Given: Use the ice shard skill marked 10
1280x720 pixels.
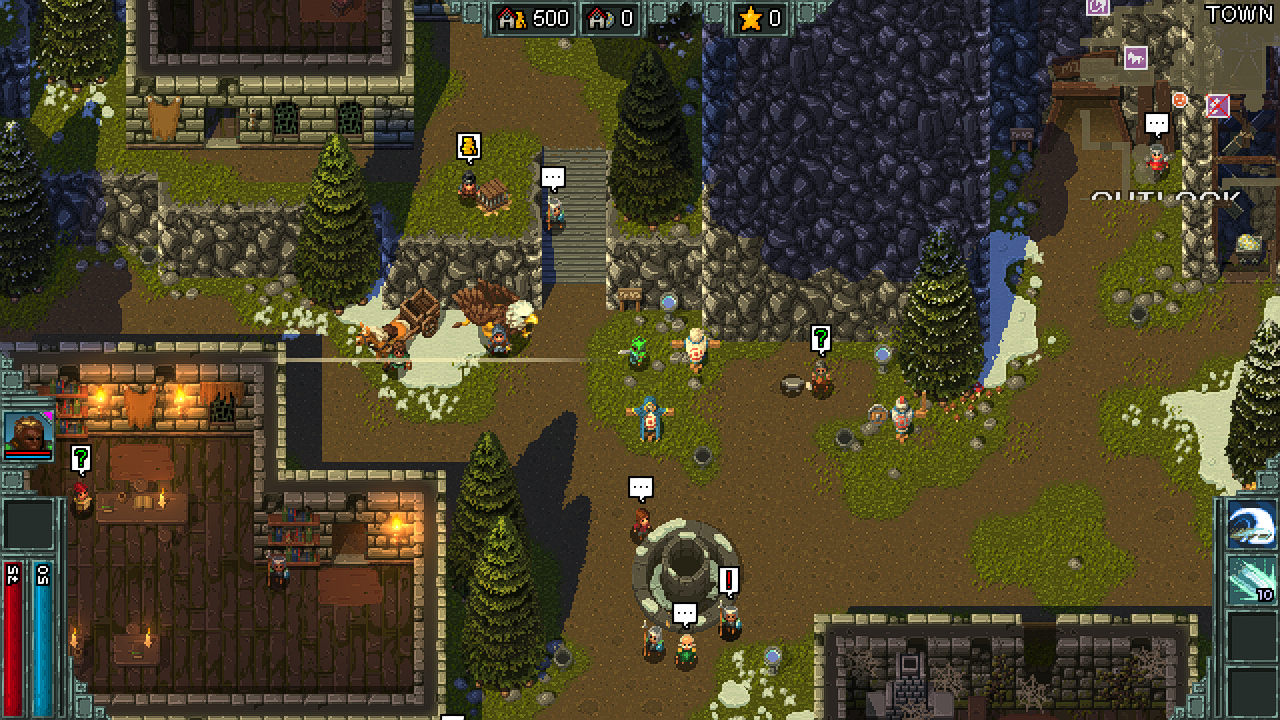Looking at the screenshot, I should (1251, 580).
